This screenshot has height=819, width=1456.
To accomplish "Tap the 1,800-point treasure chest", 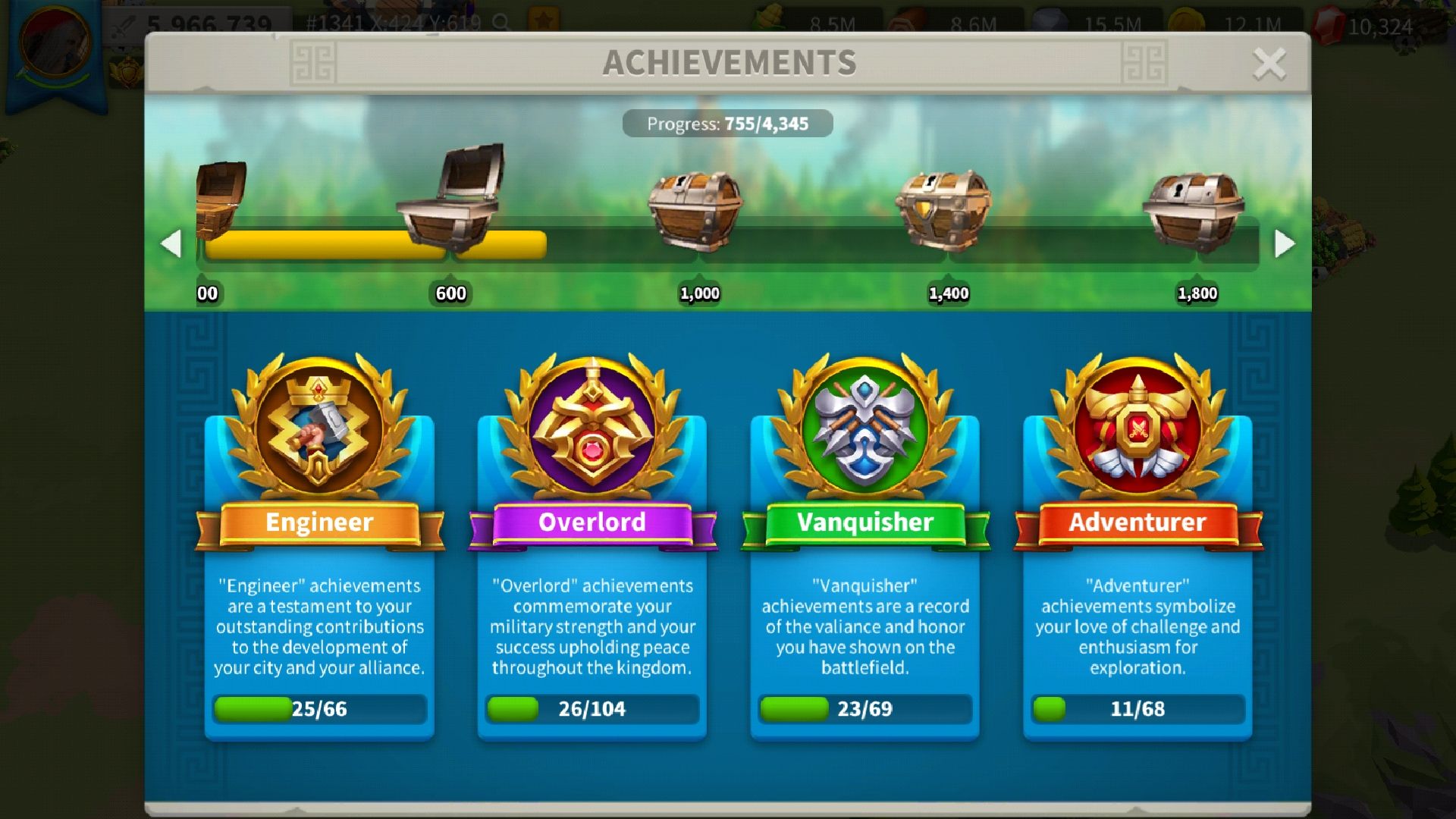I will pos(1193,210).
